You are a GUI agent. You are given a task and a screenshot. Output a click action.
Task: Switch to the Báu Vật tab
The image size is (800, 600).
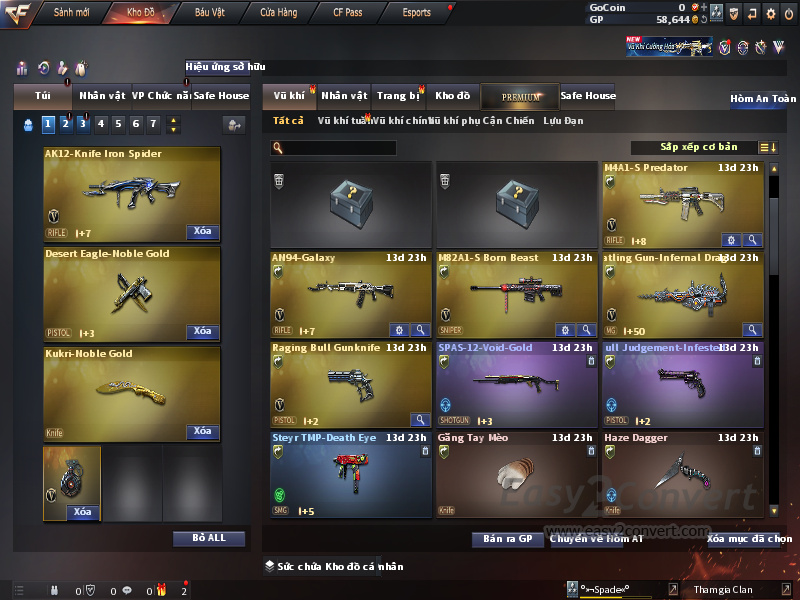coord(209,13)
